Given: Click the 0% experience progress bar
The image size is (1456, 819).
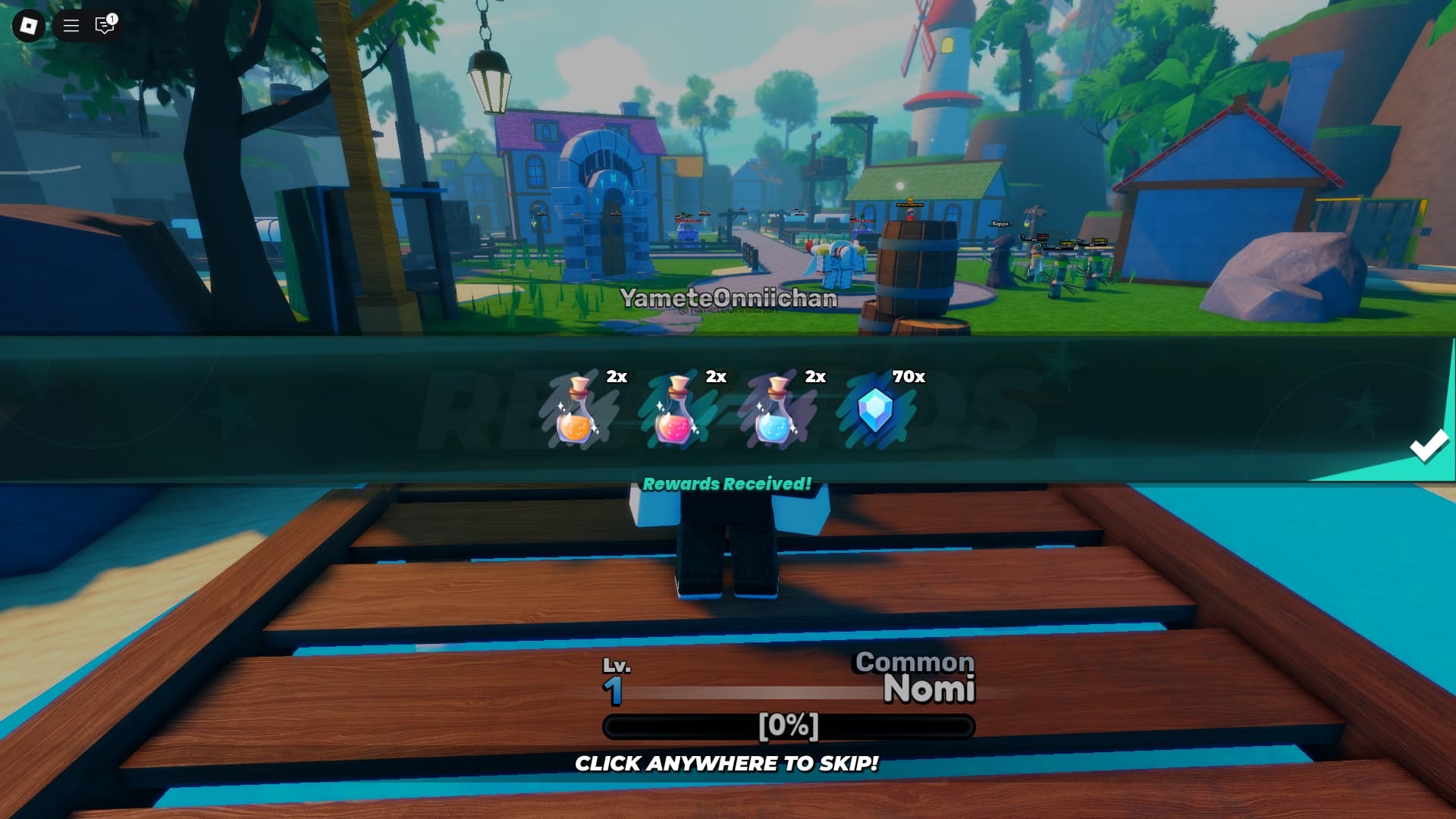Looking at the screenshot, I should 789,725.
